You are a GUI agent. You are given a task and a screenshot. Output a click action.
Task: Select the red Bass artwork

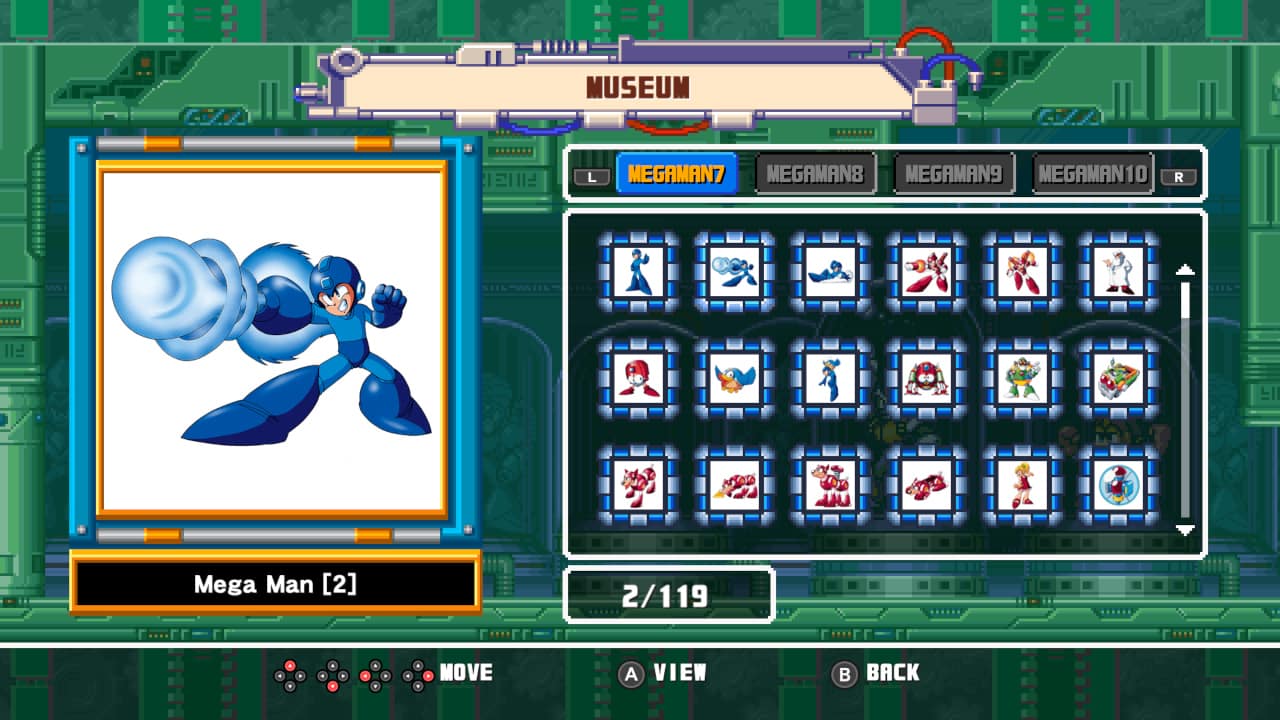point(928,272)
